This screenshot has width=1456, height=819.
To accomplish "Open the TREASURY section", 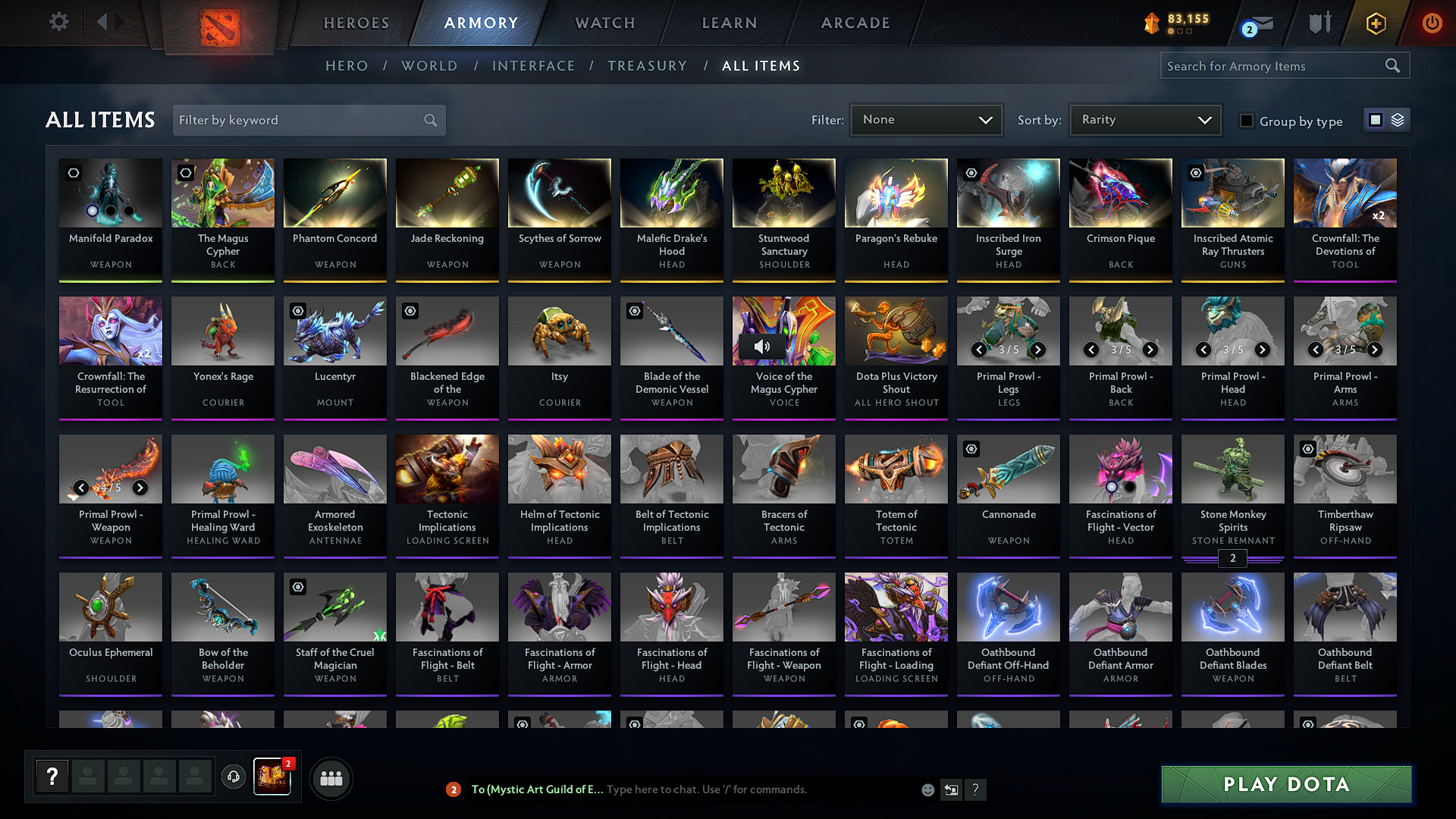I will point(647,66).
